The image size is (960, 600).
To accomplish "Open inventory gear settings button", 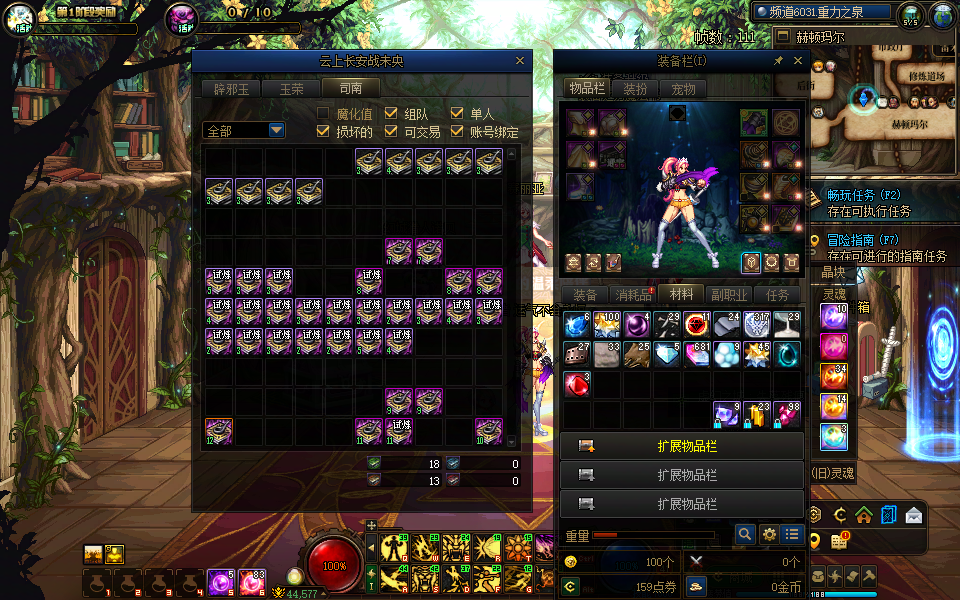I will point(769,535).
